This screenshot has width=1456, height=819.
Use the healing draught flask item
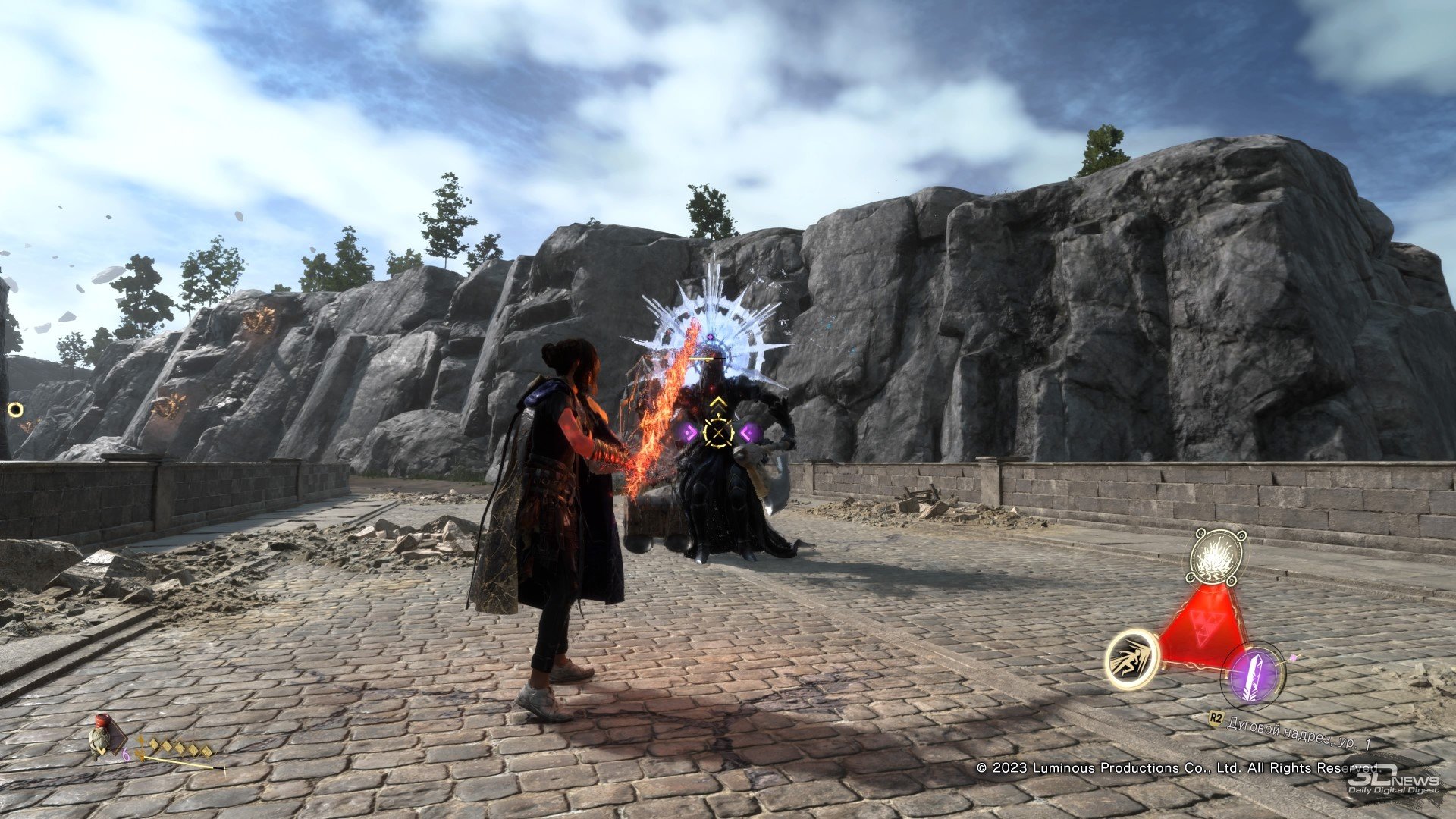point(100,737)
